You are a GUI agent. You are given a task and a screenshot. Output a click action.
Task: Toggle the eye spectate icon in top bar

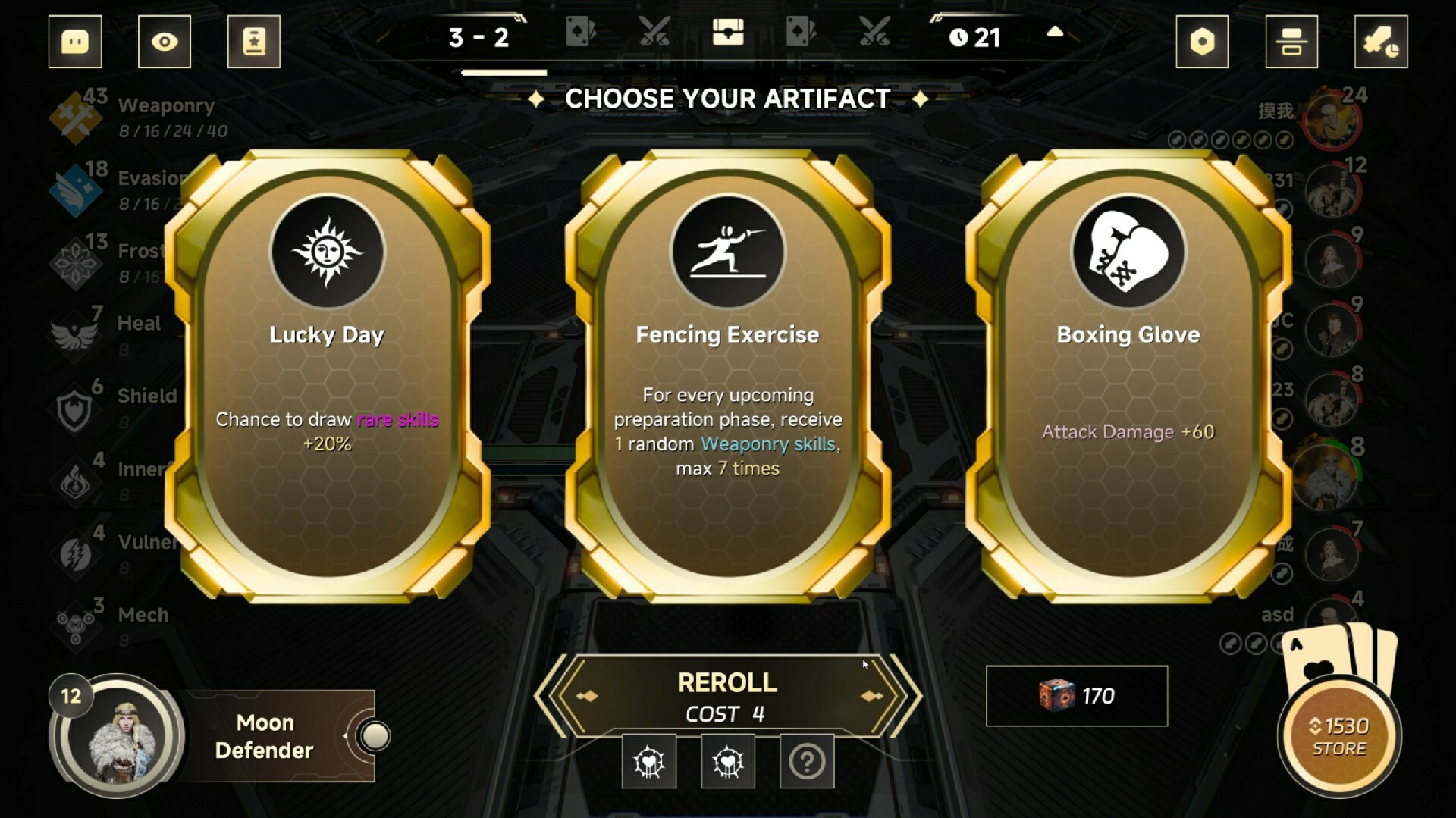[x=164, y=42]
